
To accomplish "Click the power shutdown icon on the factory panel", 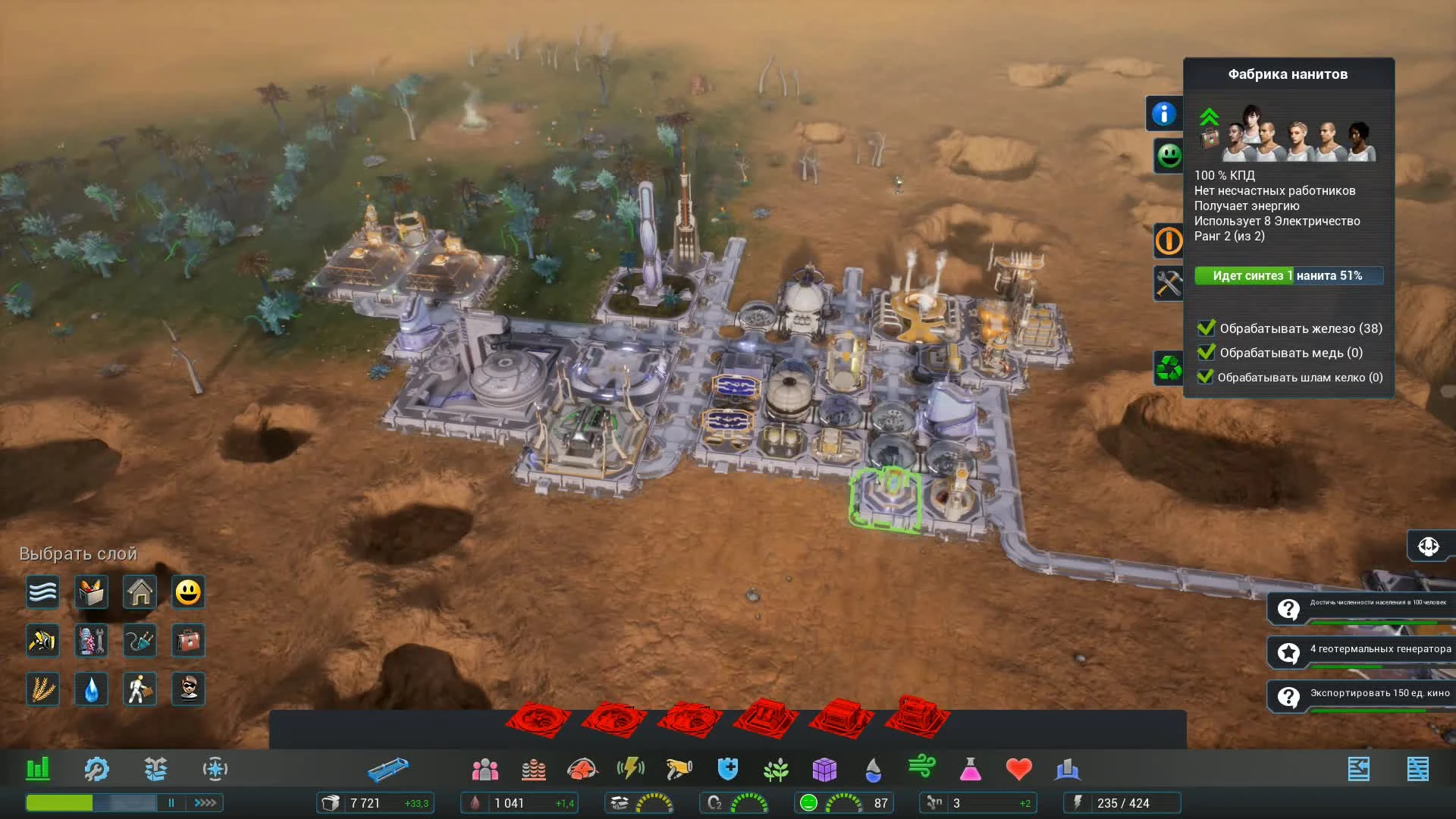I will (x=1168, y=240).
